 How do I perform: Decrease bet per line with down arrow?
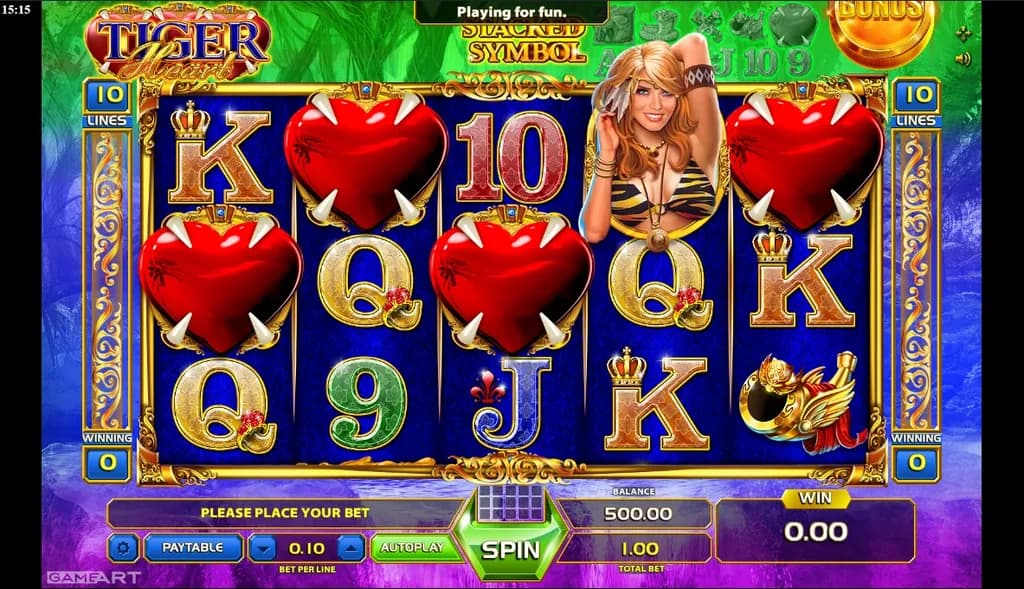pos(261,547)
